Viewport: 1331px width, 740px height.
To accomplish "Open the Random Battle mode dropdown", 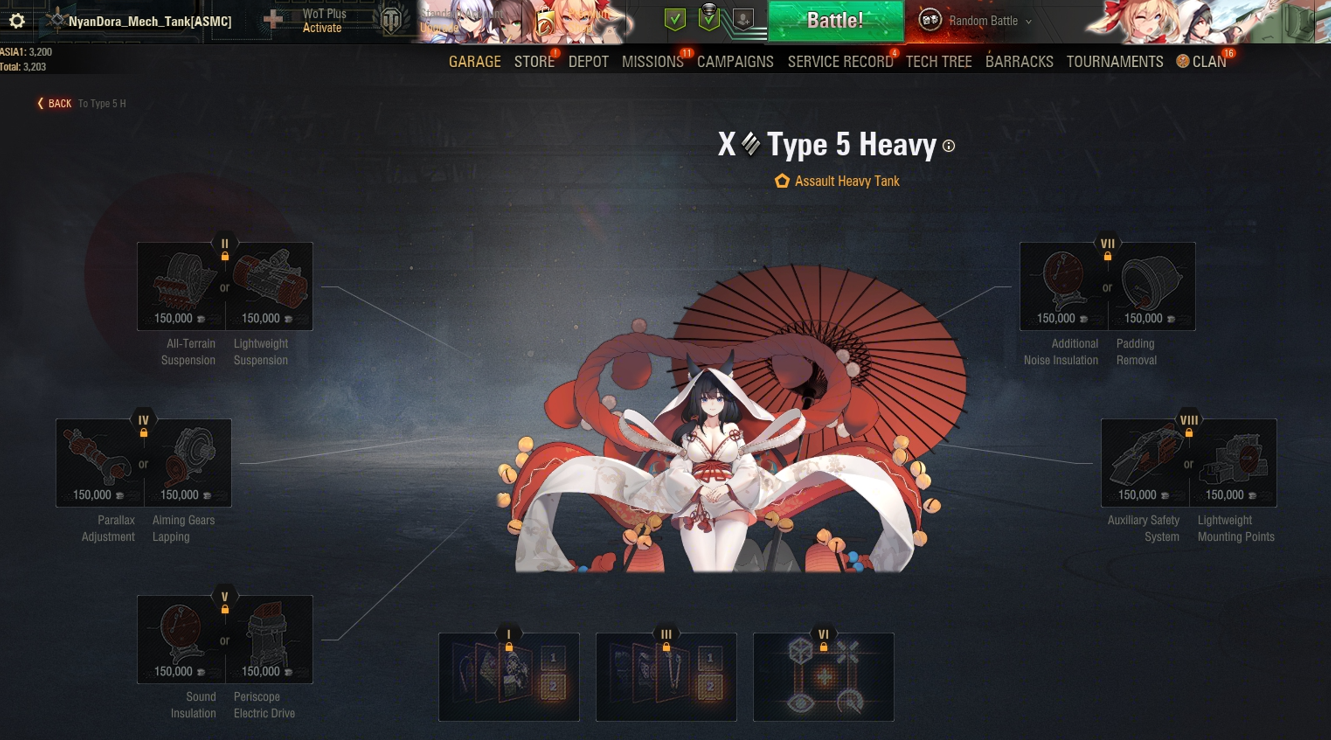I will 983,21.
